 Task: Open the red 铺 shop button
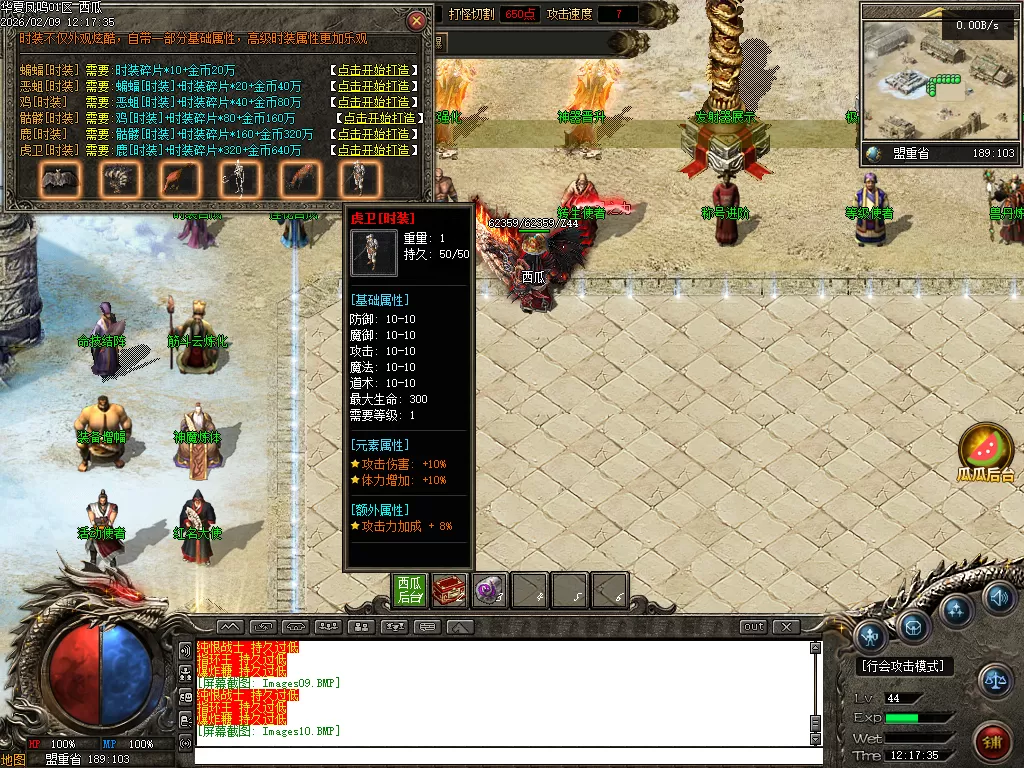coord(993,742)
